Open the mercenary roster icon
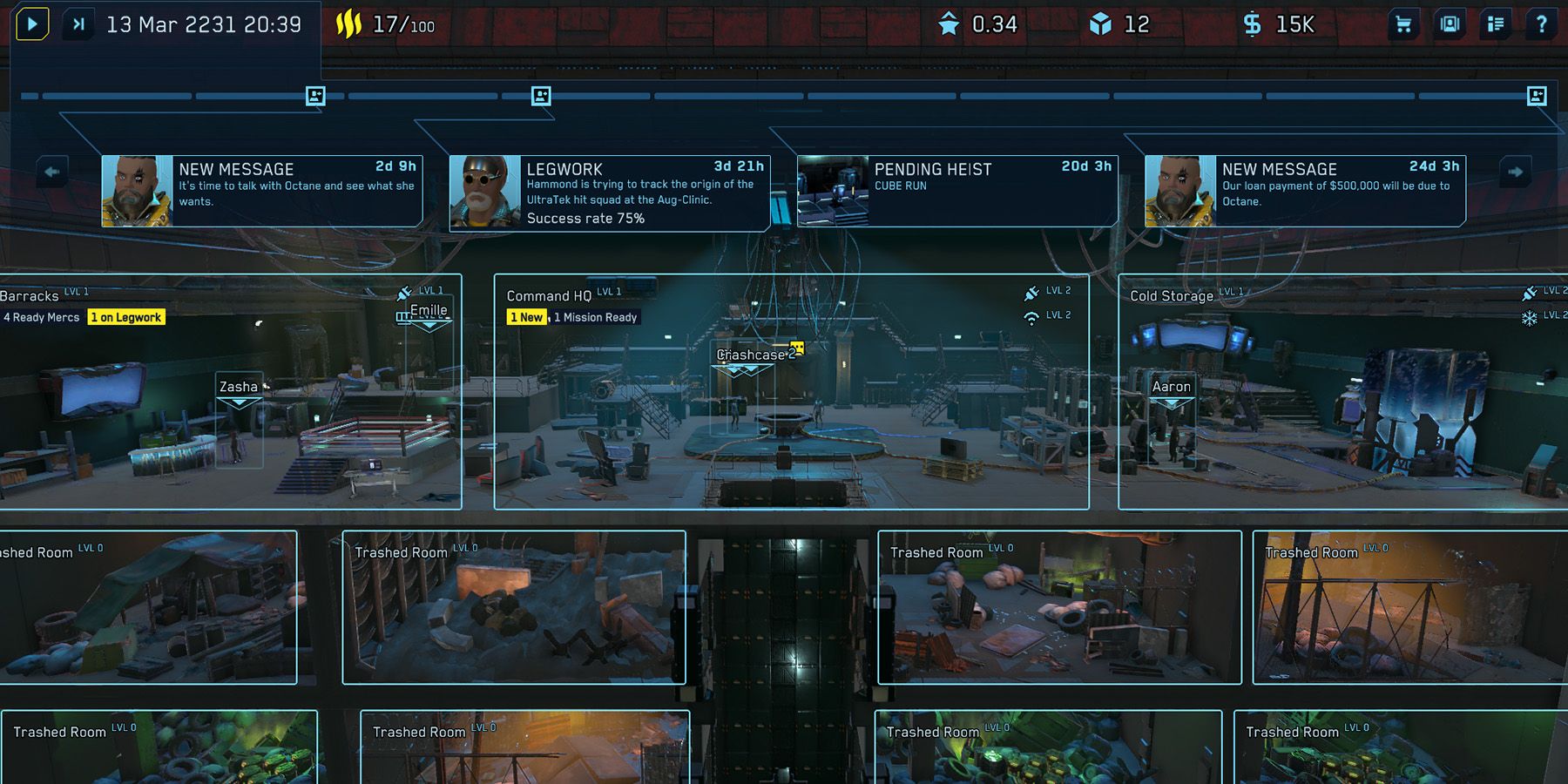The height and width of the screenshot is (784, 1568). click(1449, 24)
